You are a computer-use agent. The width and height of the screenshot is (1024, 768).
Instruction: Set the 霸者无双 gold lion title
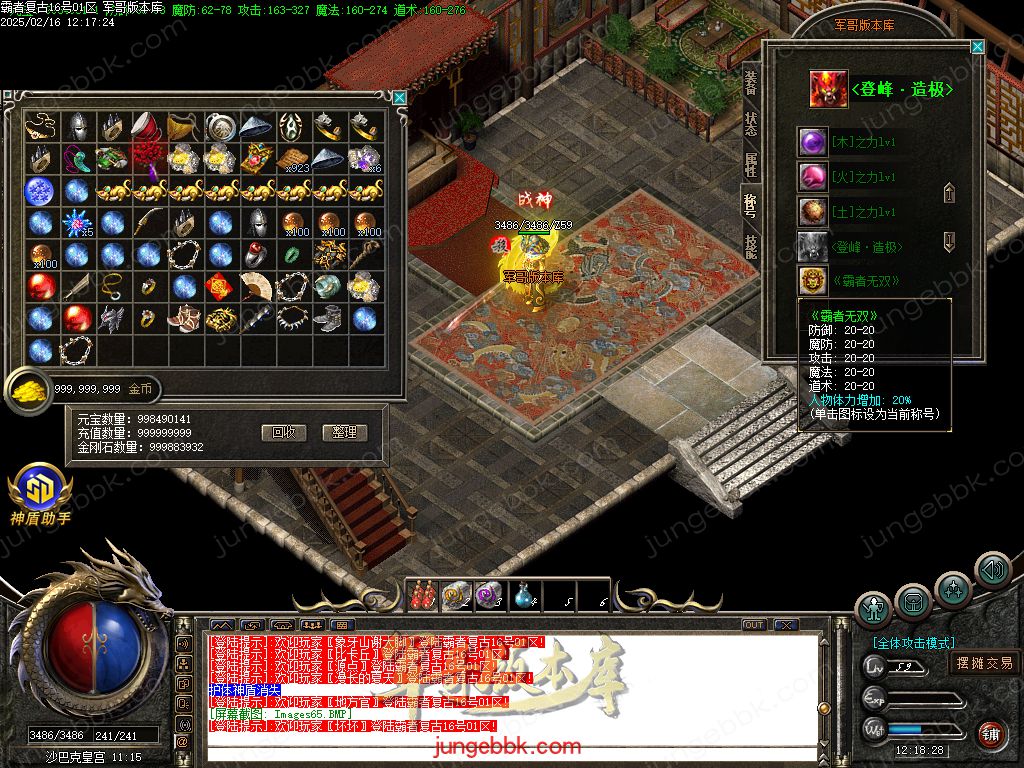(x=811, y=281)
